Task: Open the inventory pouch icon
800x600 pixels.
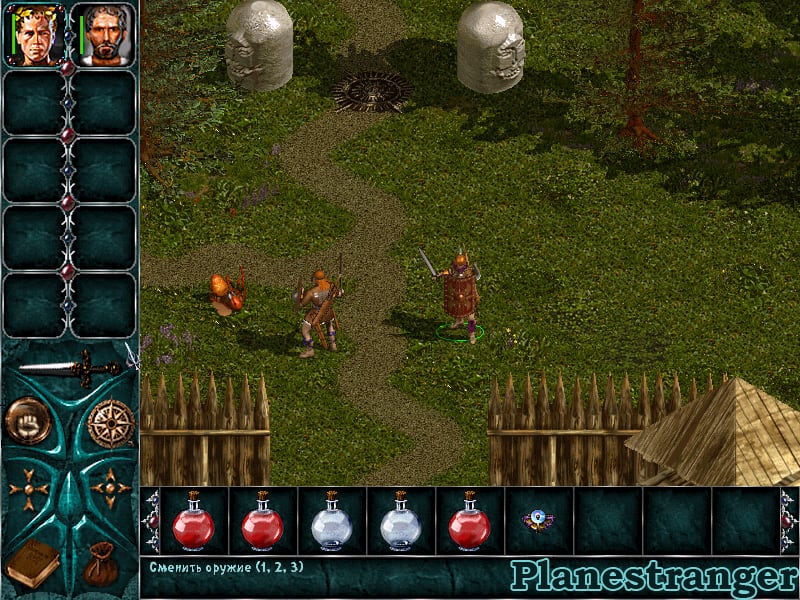Action: (104, 562)
